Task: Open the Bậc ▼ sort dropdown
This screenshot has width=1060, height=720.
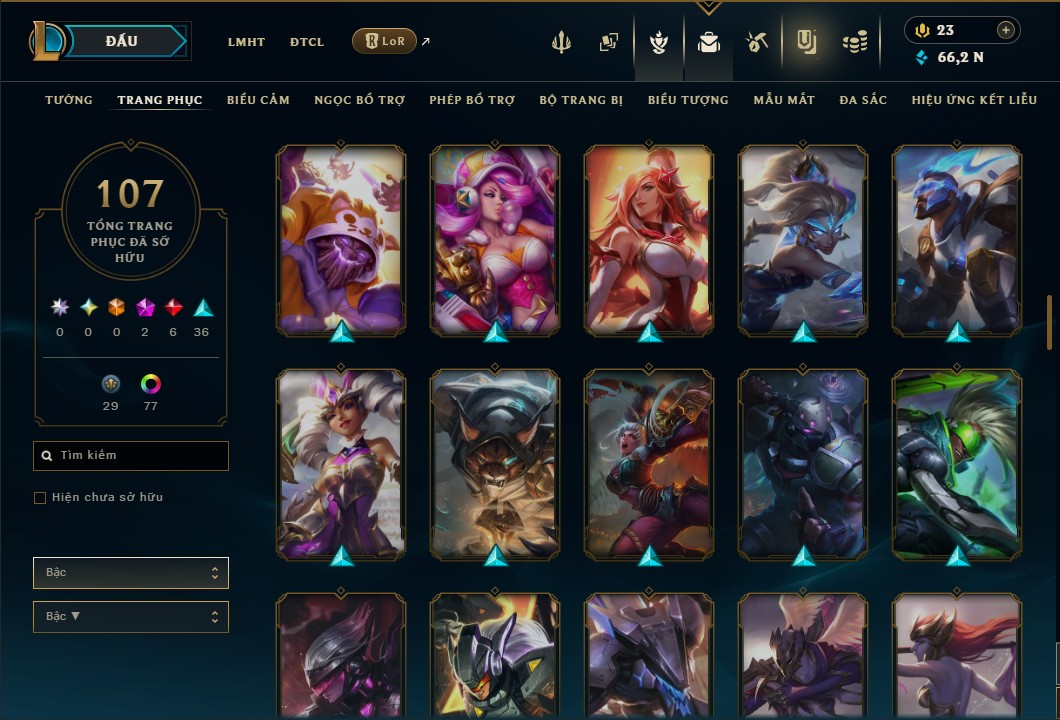Action: click(x=131, y=617)
